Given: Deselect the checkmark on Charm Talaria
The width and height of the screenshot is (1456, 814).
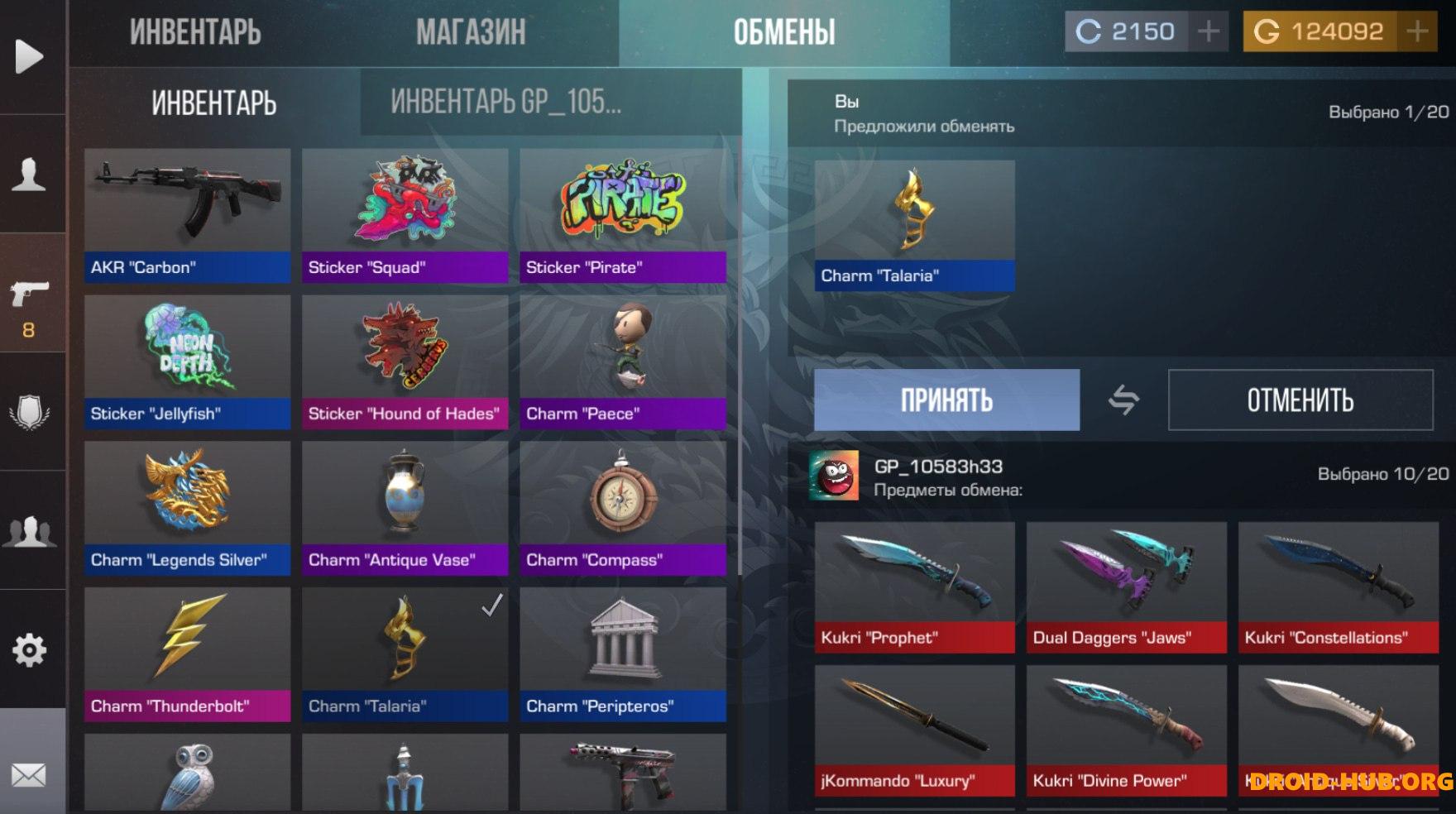Looking at the screenshot, I should [x=491, y=607].
